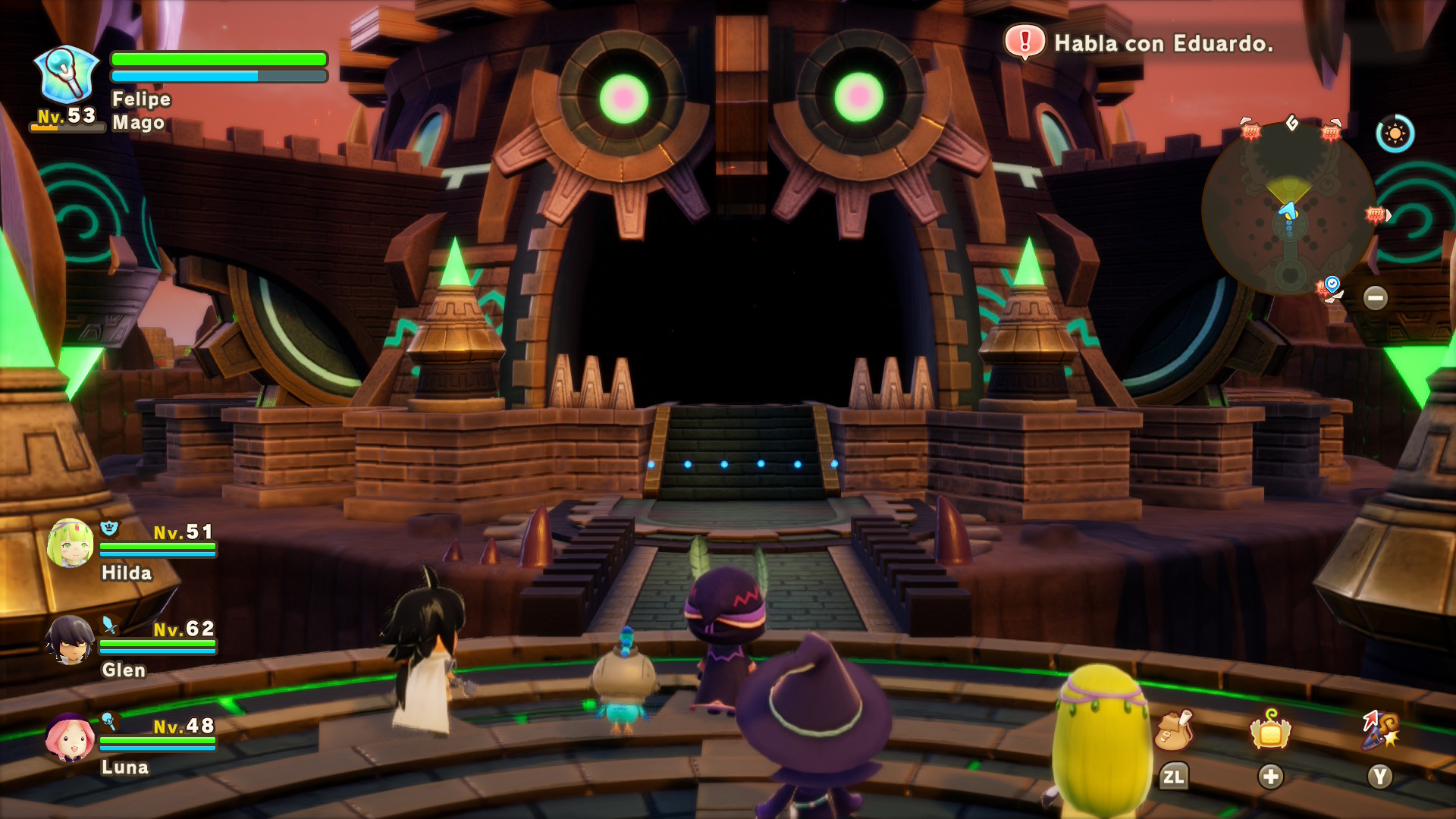Click the Mago class icon beside Felipe
The height and width of the screenshot is (819, 1456).
click(x=67, y=74)
